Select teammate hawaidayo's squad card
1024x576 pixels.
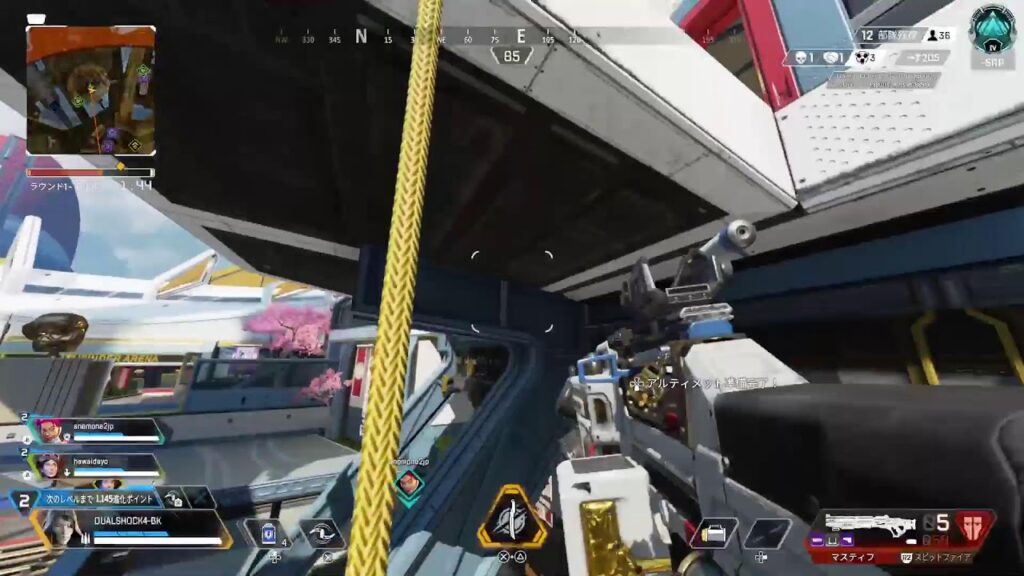pos(98,465)
